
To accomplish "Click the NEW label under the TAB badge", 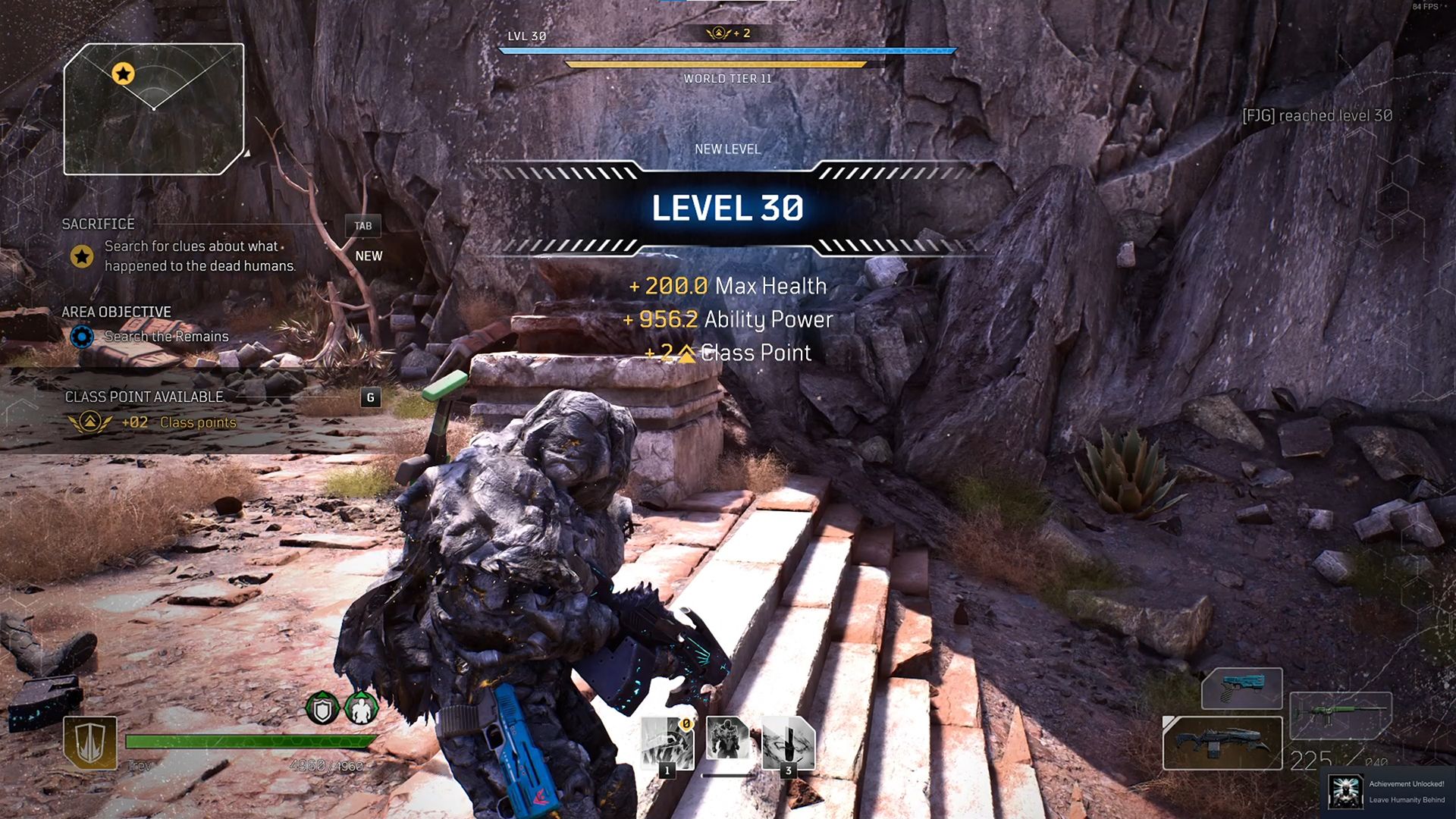I will (x=369, y=256).
